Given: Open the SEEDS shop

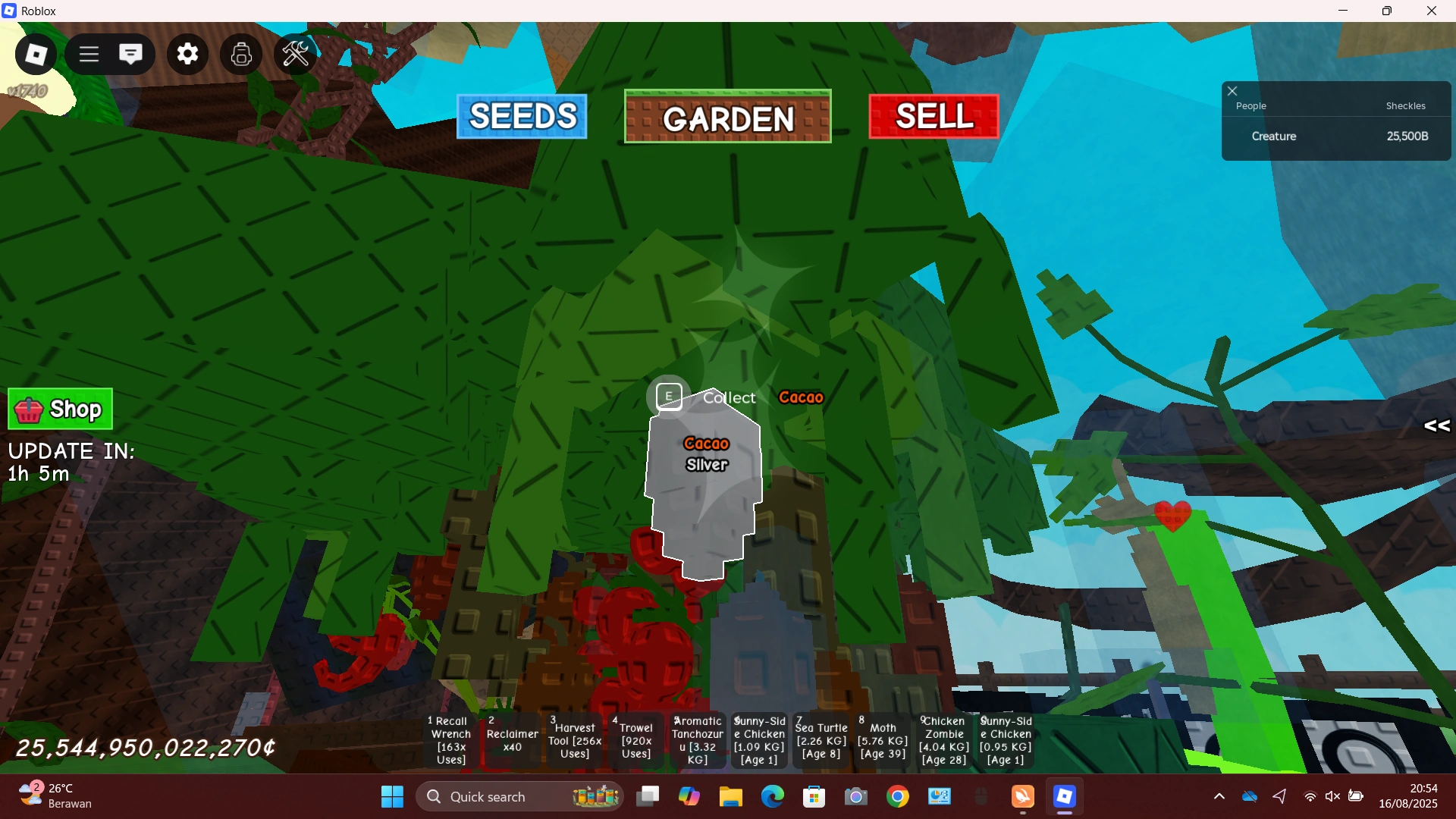Looking at the screenshot, I should point(522,116).
